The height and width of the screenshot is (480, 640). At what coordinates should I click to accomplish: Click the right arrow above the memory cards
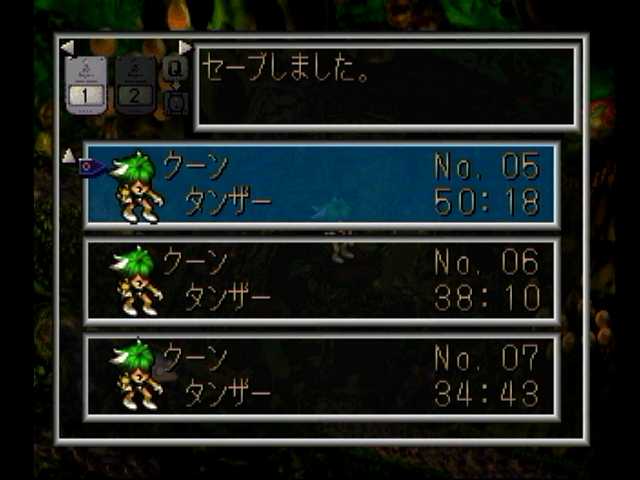(x=185, y=47)
